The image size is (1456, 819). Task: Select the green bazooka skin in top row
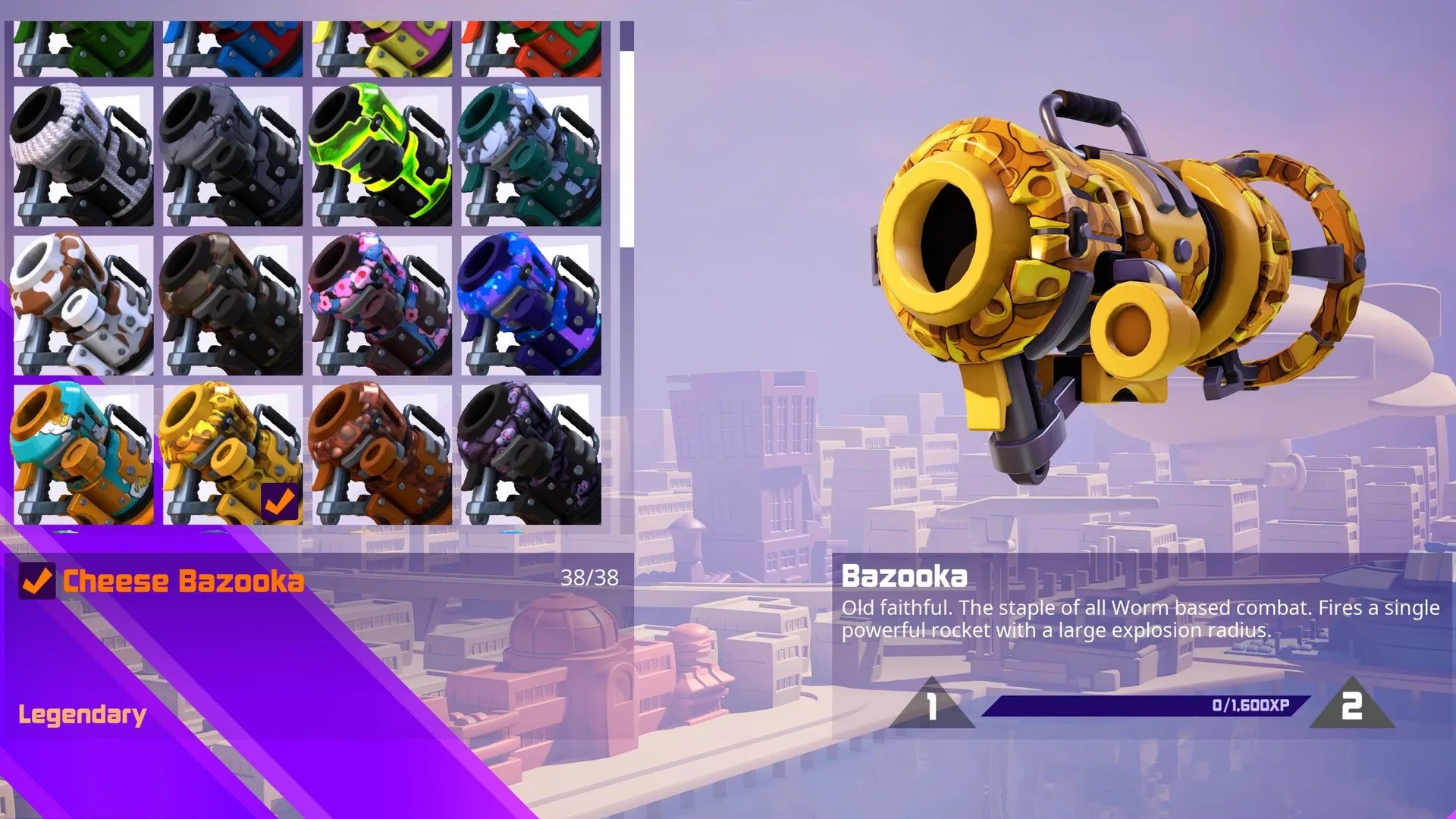pos(83,45)
